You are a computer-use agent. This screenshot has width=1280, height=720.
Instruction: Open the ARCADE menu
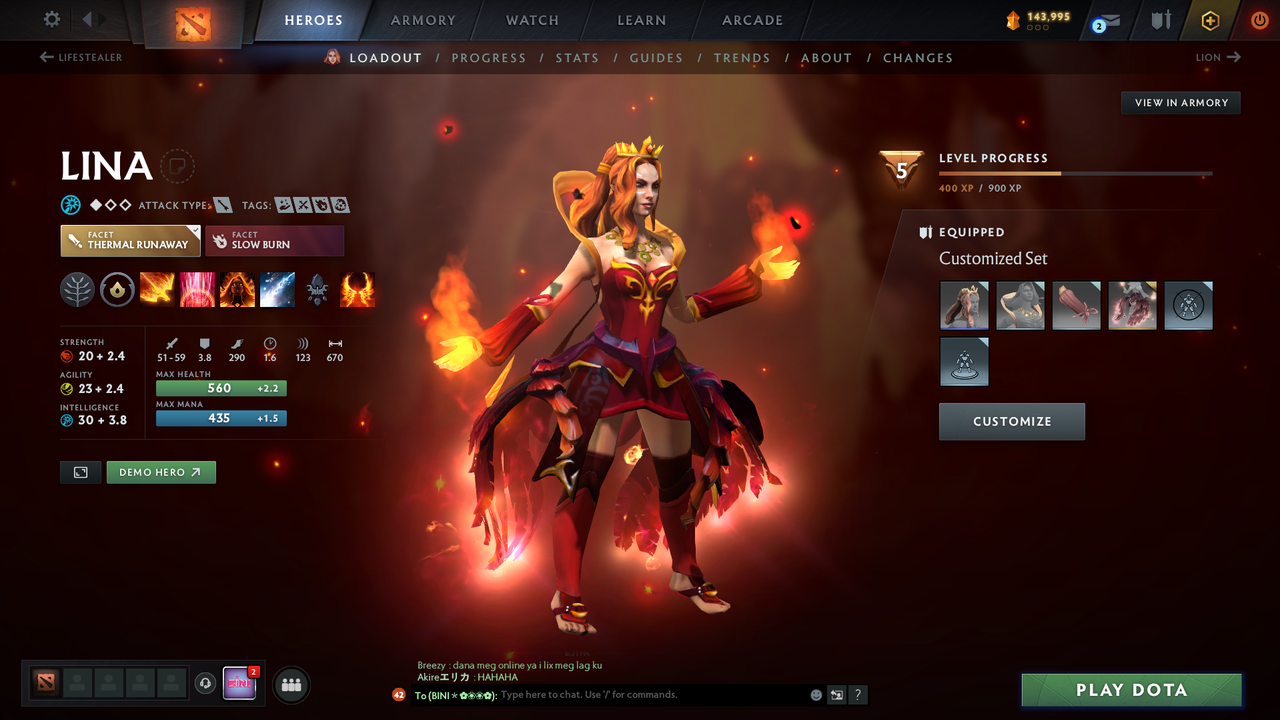751,20
